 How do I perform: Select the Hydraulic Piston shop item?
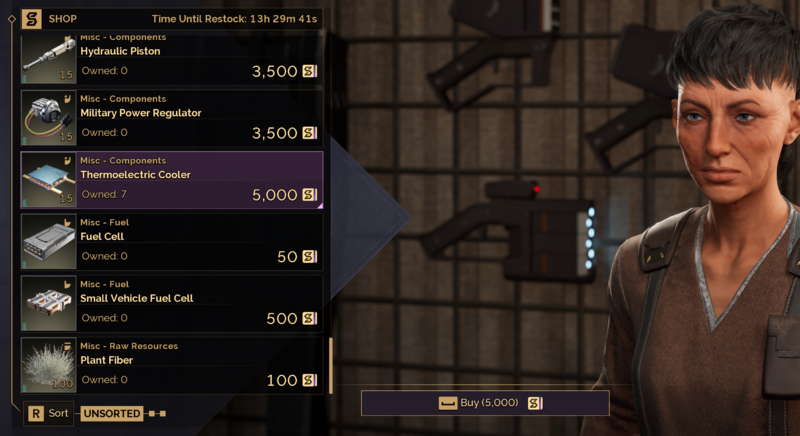(x=172, y=60)
